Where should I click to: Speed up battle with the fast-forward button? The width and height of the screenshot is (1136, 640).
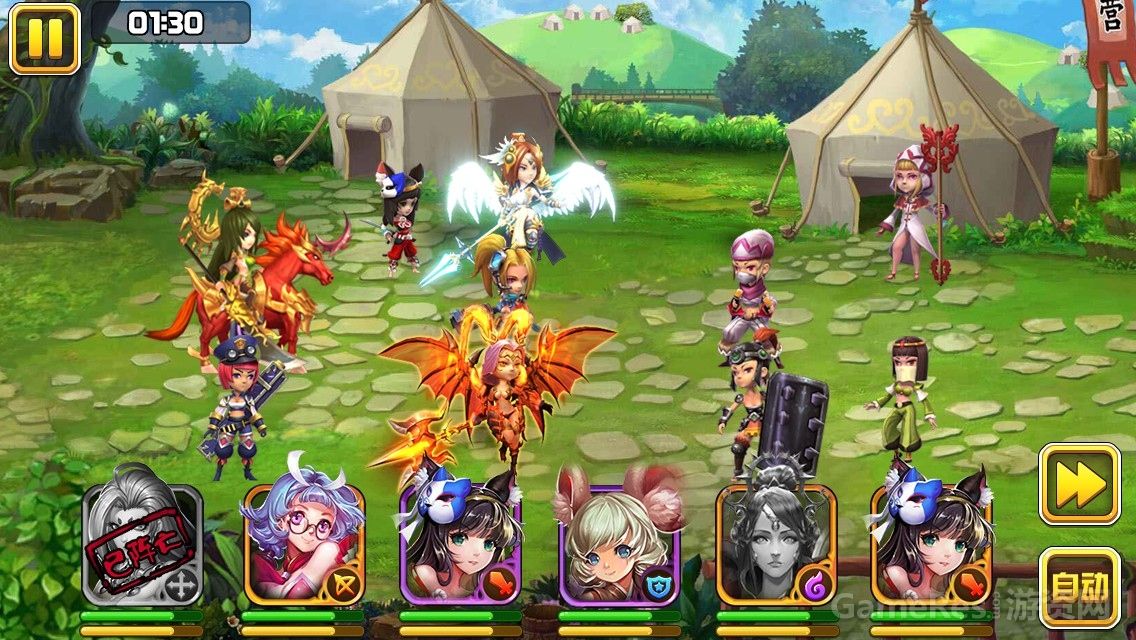[1079, 484]
